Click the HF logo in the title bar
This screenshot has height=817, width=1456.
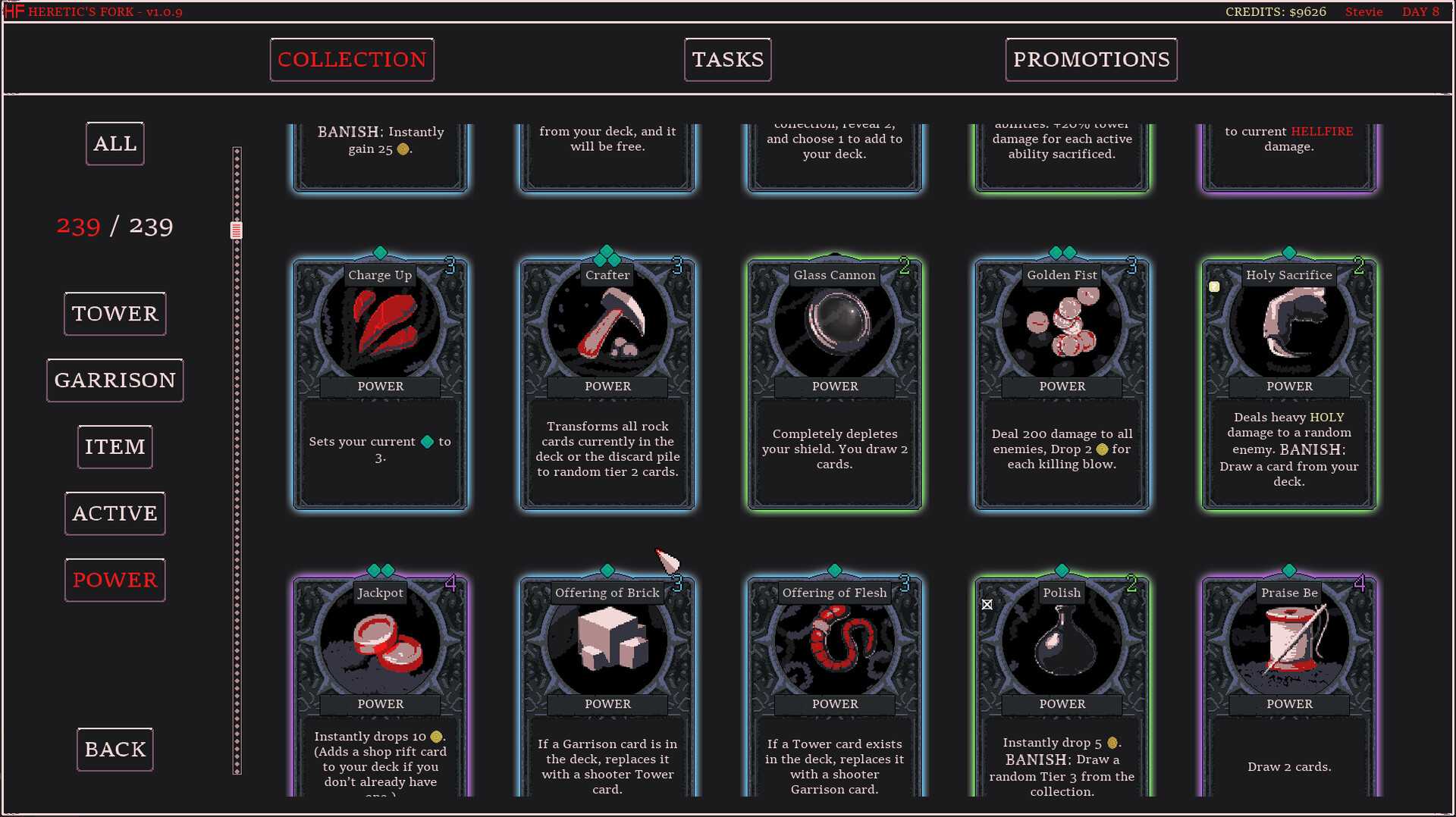pos(15,11)
